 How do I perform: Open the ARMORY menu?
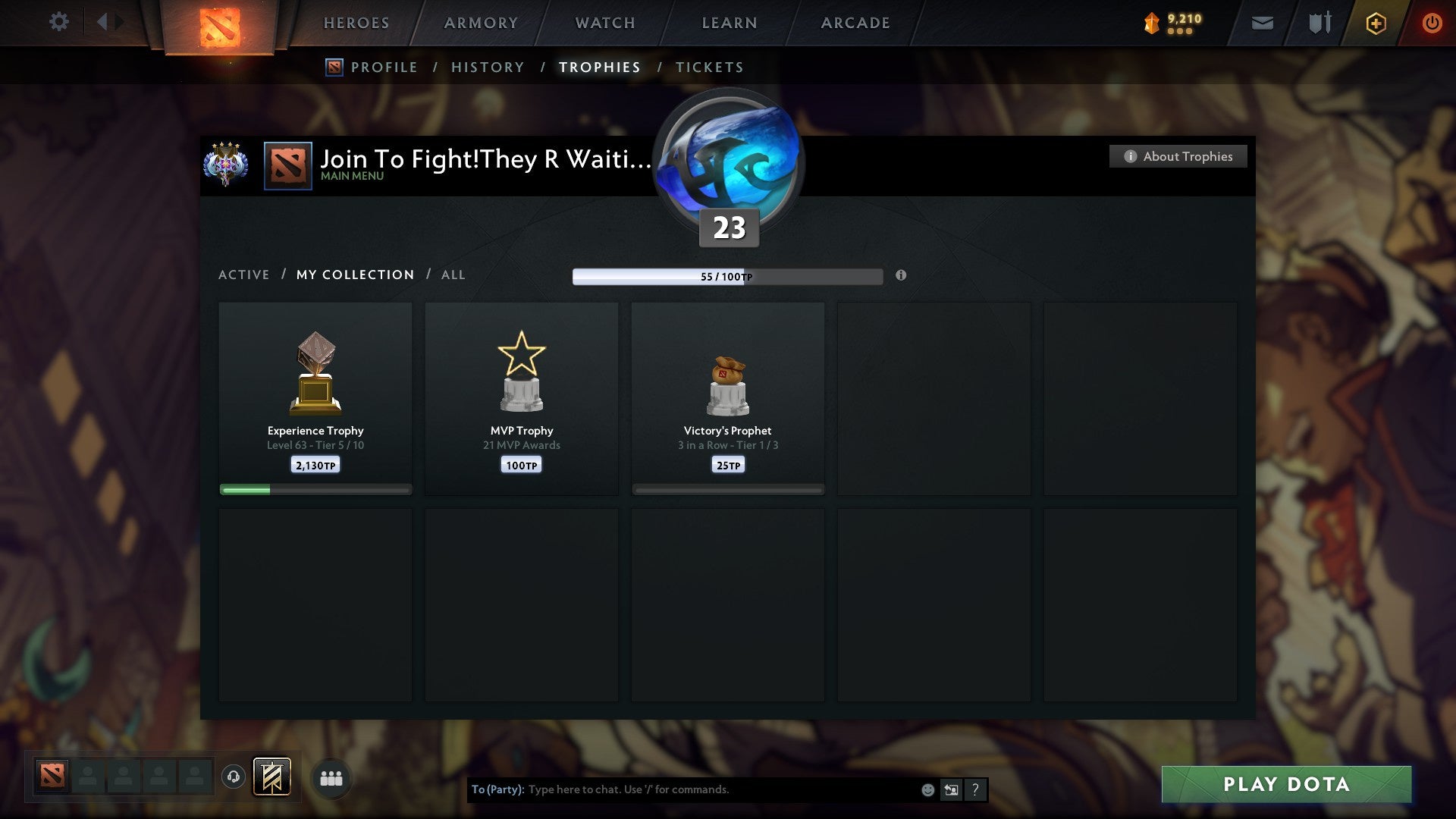tap(480, 23)
